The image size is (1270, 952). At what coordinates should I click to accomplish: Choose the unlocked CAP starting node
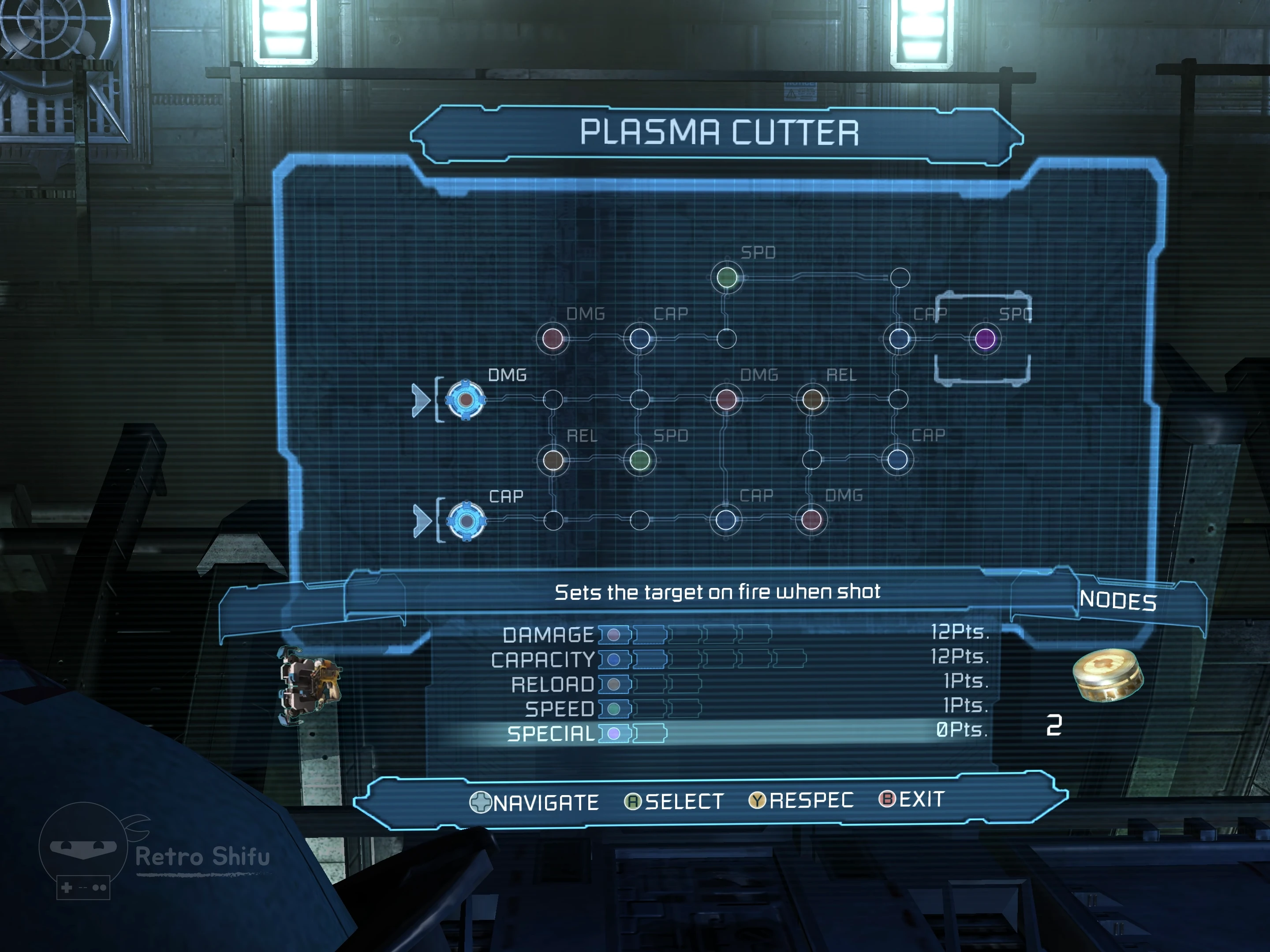[x=466, y=521]
